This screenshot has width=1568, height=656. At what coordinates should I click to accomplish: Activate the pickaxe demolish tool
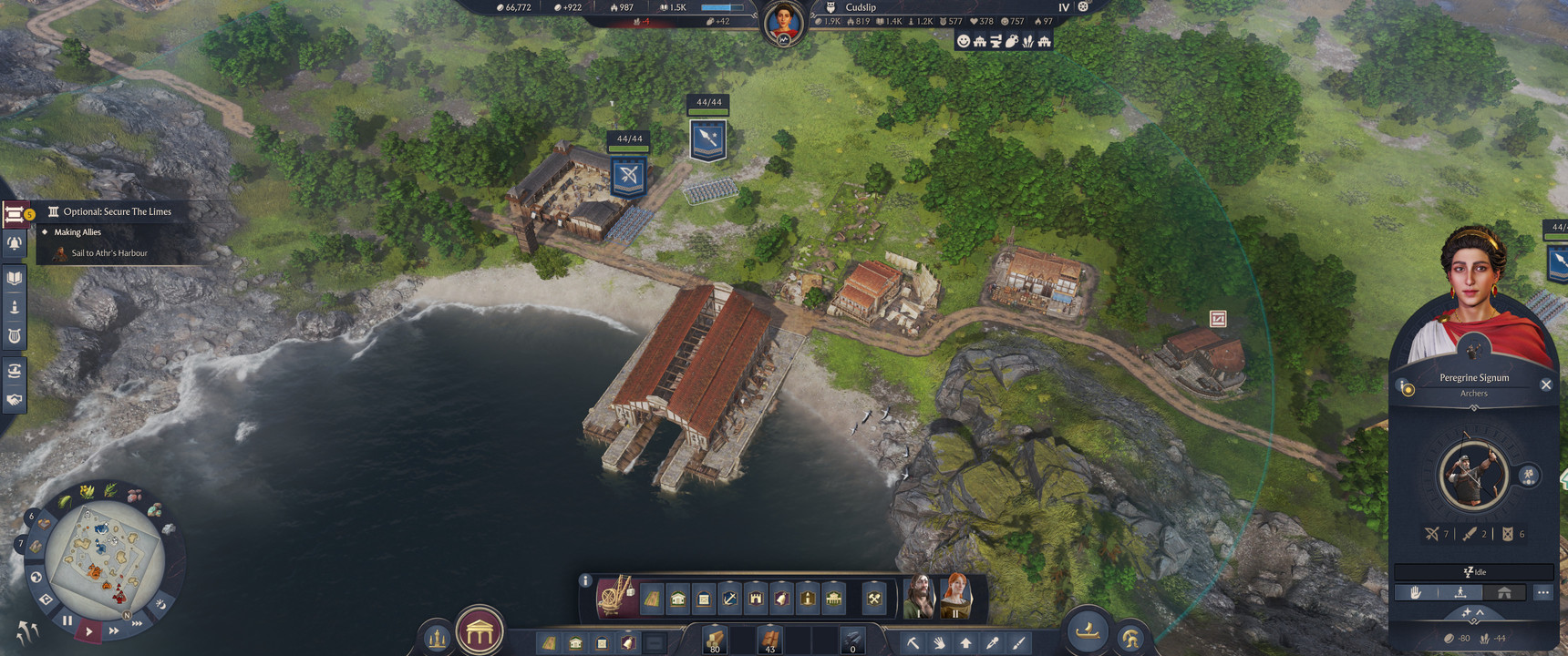pos(913,643)
